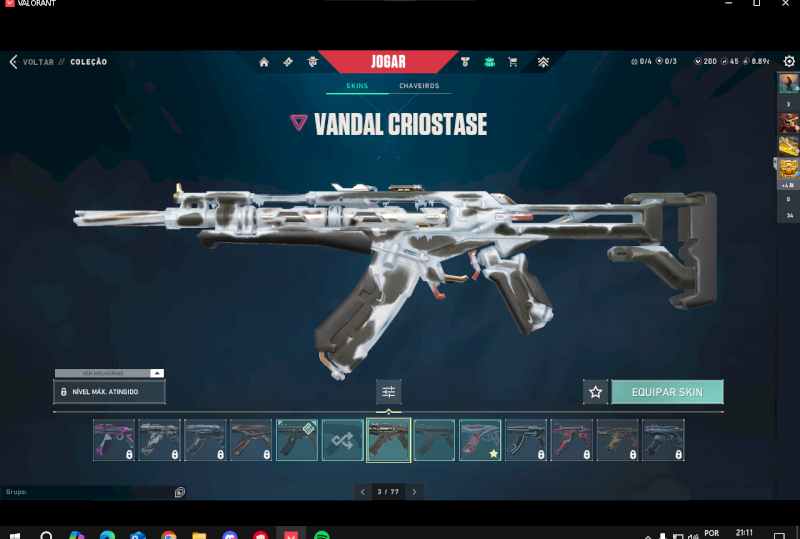This screenshot has width=800, height=539.
Task: Open the home icon in the top bar
Action: [x=264, y=62]
